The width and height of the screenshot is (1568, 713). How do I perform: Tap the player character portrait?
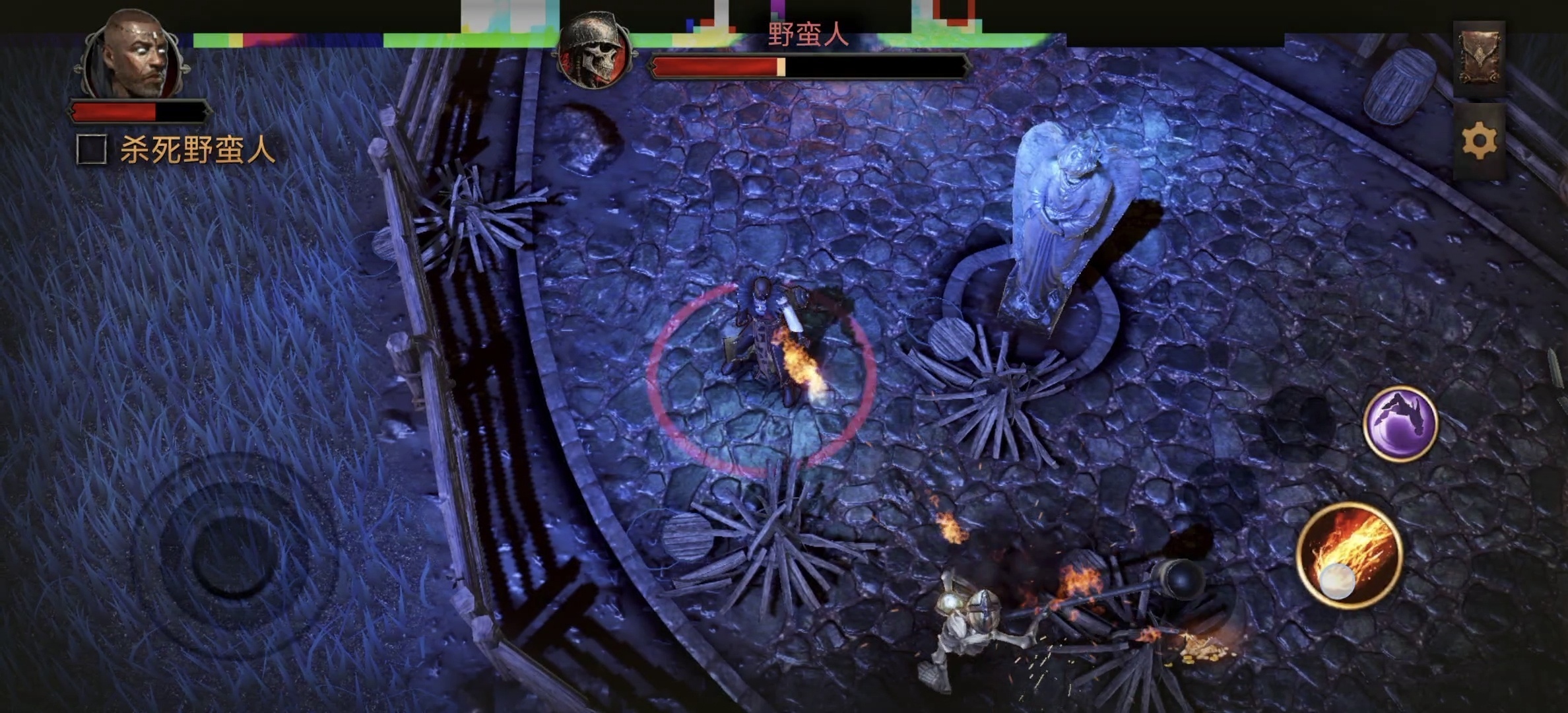point(136,55)
